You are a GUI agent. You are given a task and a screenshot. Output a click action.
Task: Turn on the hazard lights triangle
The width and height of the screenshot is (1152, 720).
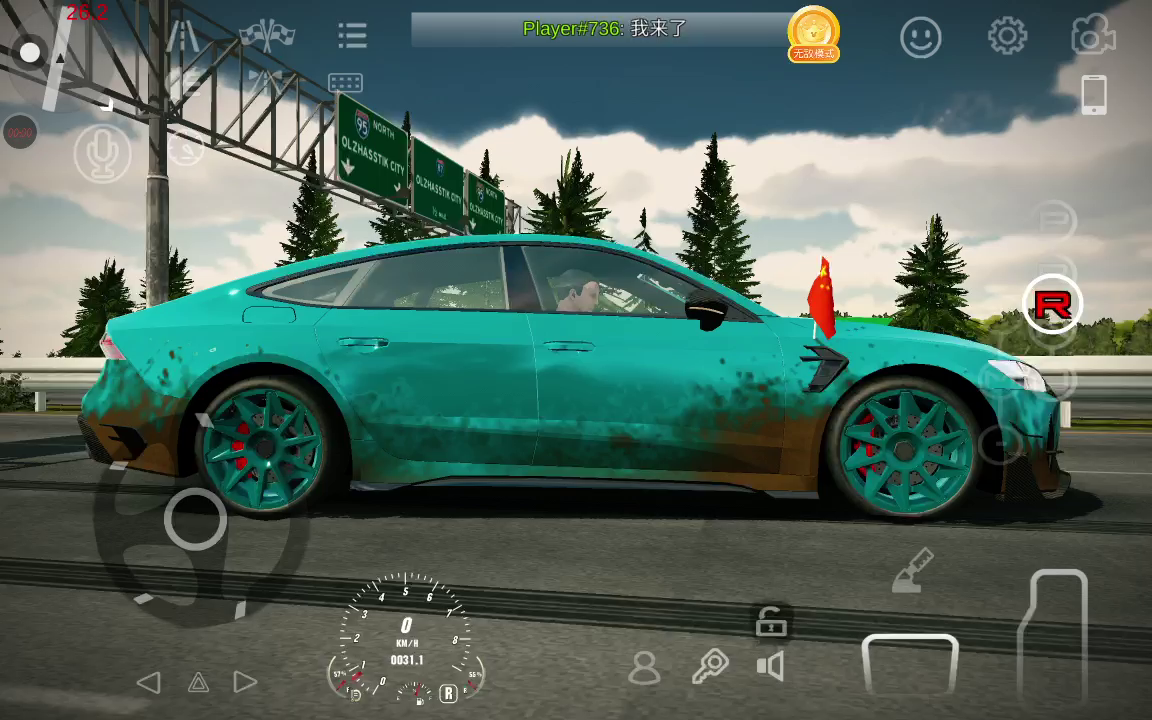pyautogui.click(x=198, y=683)
